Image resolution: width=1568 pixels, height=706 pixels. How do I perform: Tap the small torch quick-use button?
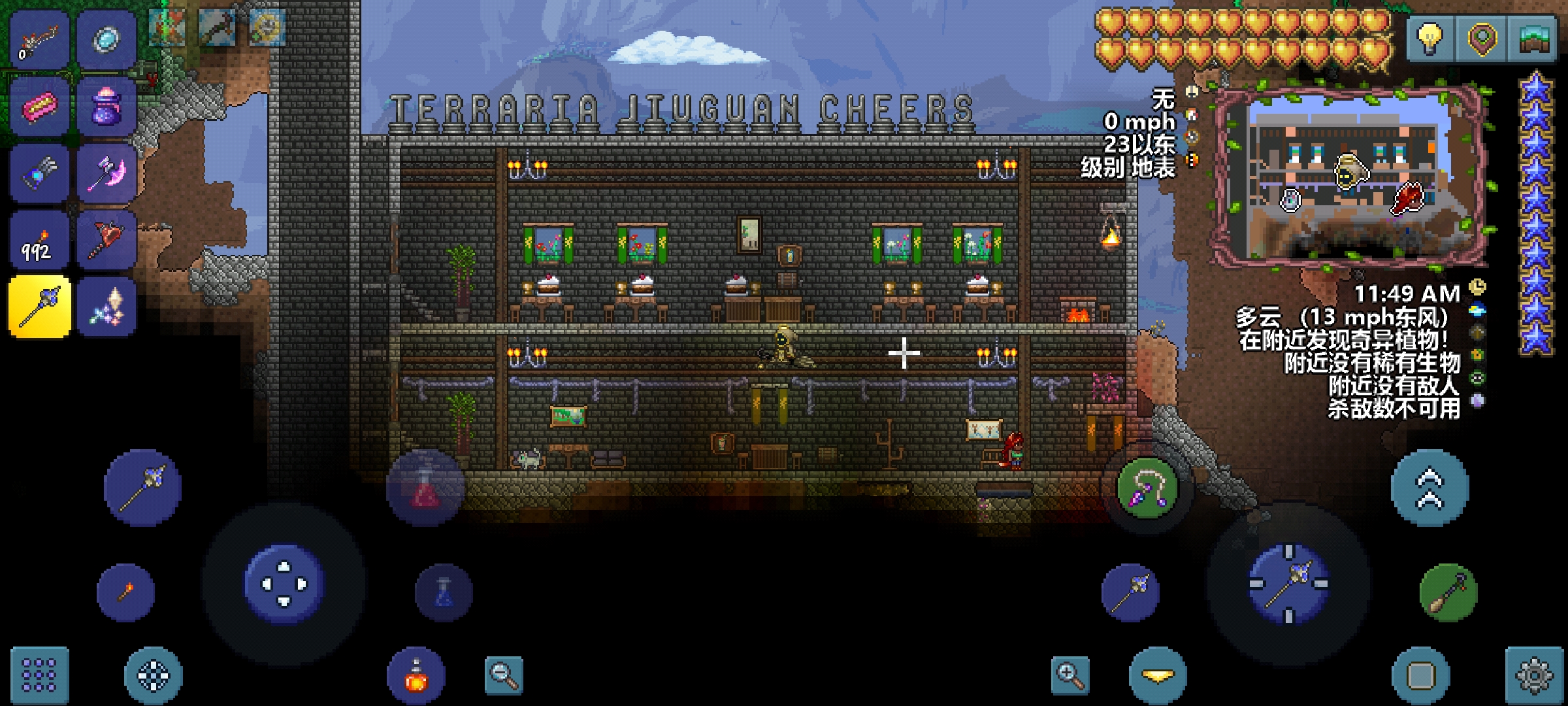[125, 592]
